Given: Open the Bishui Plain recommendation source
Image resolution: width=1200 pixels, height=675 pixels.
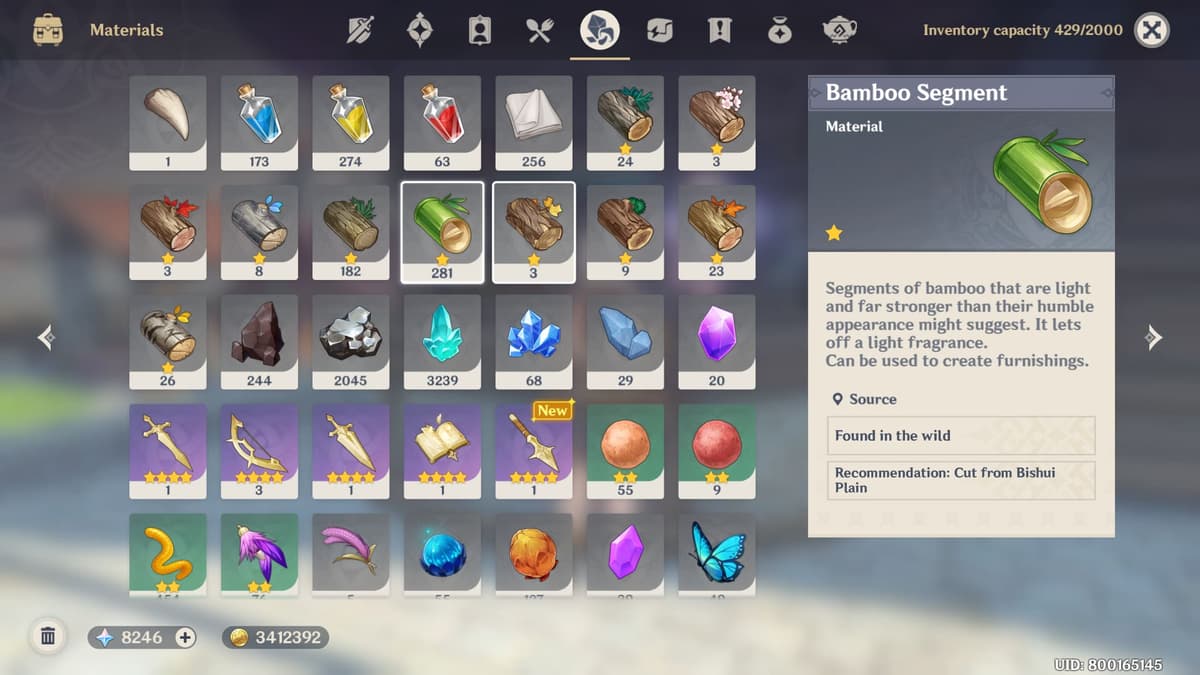Looking at the screenshot, I should [x=961, y=480].
